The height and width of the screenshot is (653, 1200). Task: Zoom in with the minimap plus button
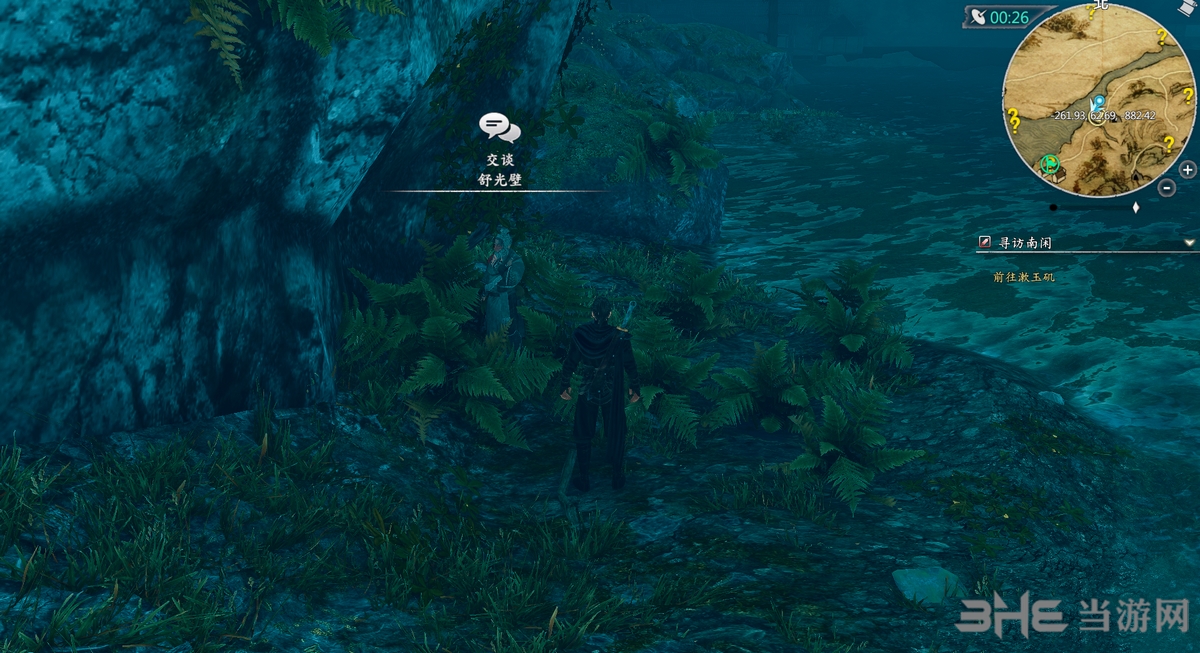[x=1187, y=170]
